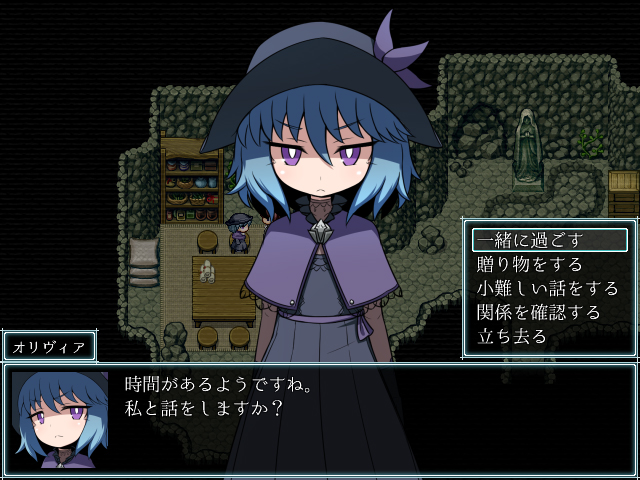Viewport: 640px width, 480px height.
Task: Pick the 小難しい話をする choice
Action: pyautogui.click(x=547, y=288)
